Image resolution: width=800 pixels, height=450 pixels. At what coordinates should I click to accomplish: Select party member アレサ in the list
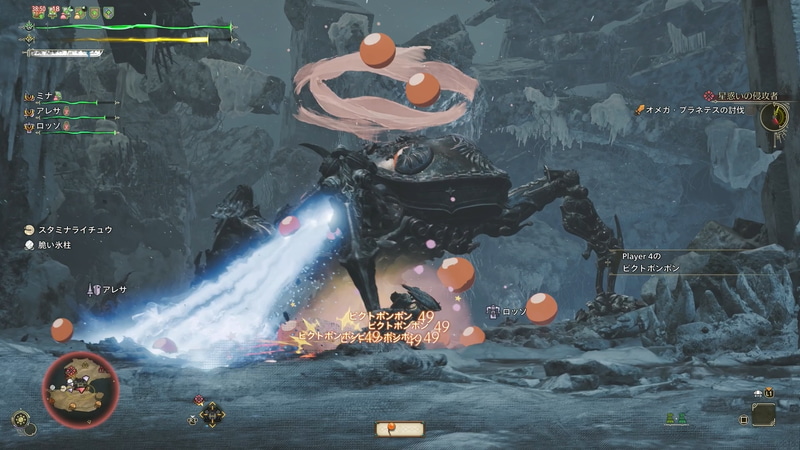tap(48, 111)
